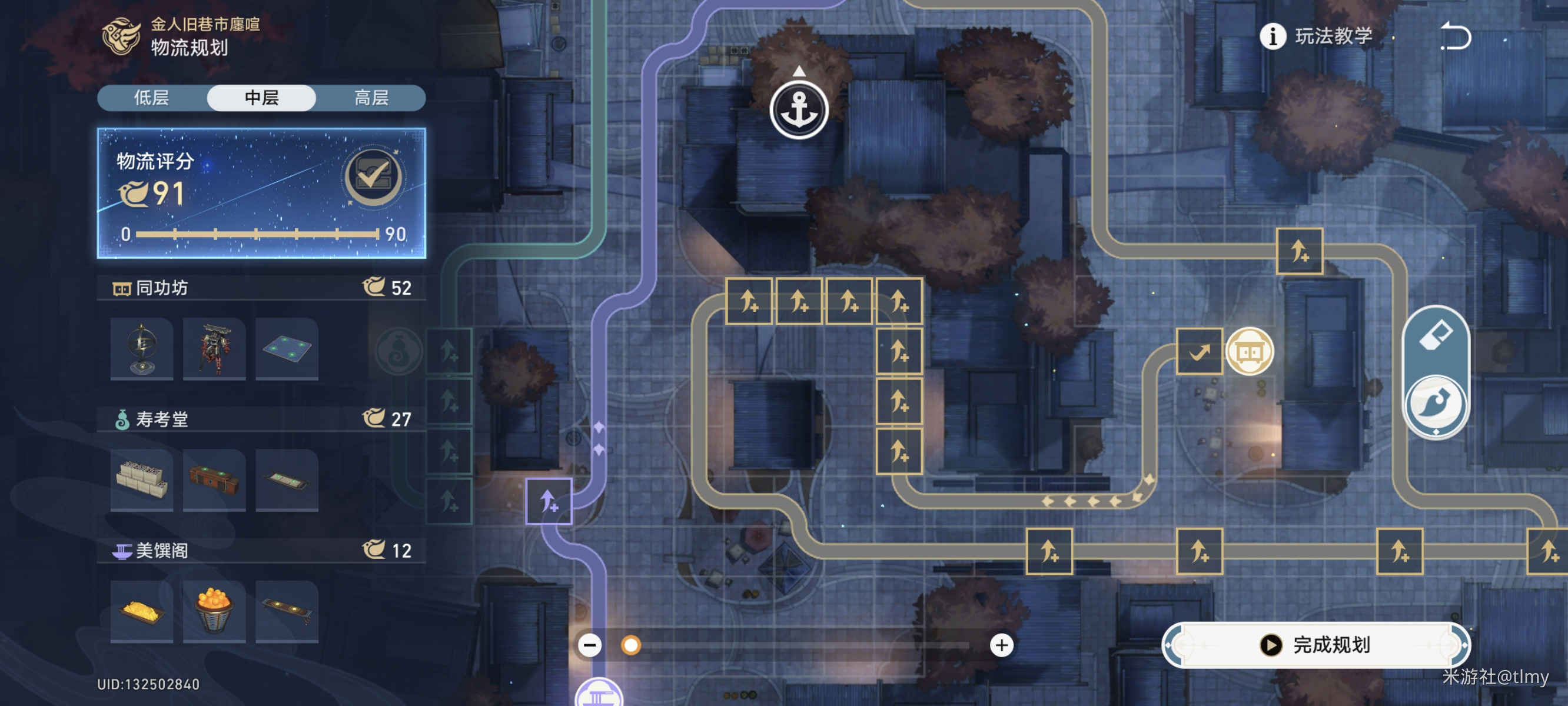This screenshot has width=1568, height=706.
Task: Click 完成规划 to finish planning
Action: (x=1316, y=645)
